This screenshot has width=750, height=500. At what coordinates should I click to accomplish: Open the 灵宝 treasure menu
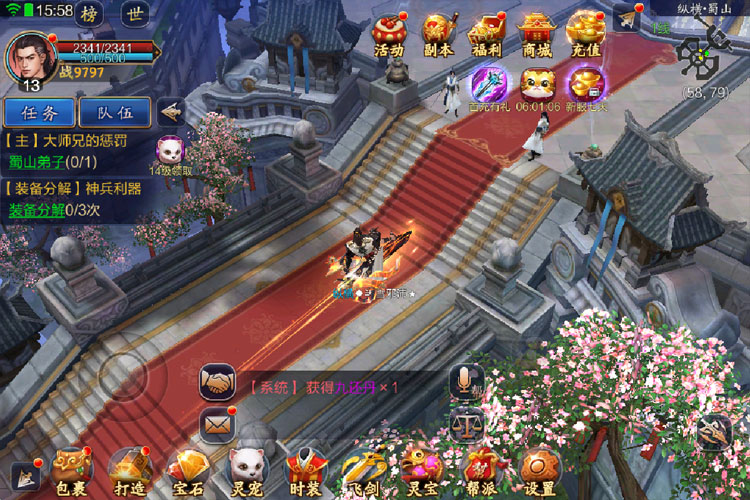pyautogui.click(x=421, y=471)
